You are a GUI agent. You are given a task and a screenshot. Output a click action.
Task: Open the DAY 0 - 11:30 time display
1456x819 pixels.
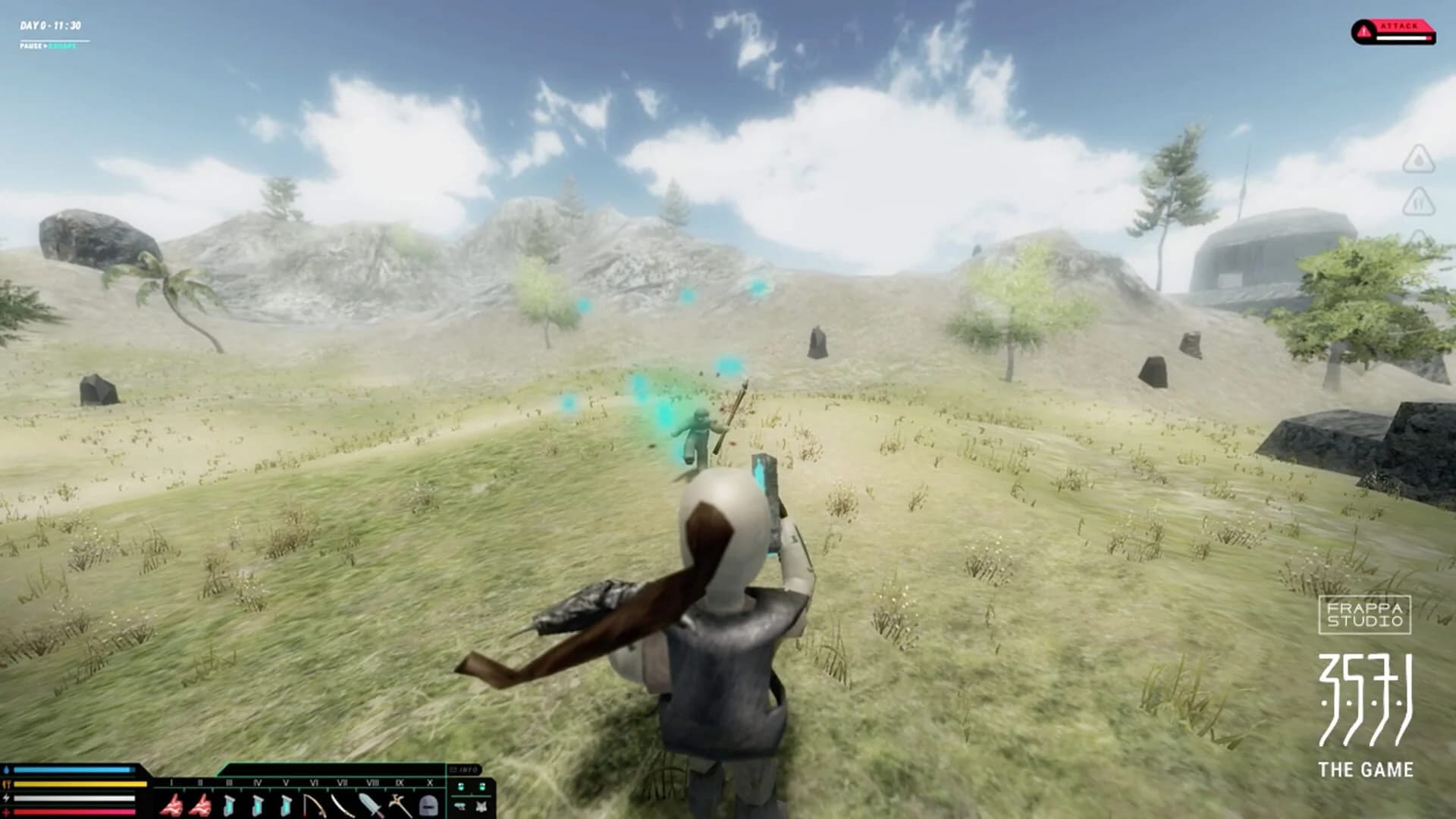tap(49, 23)
